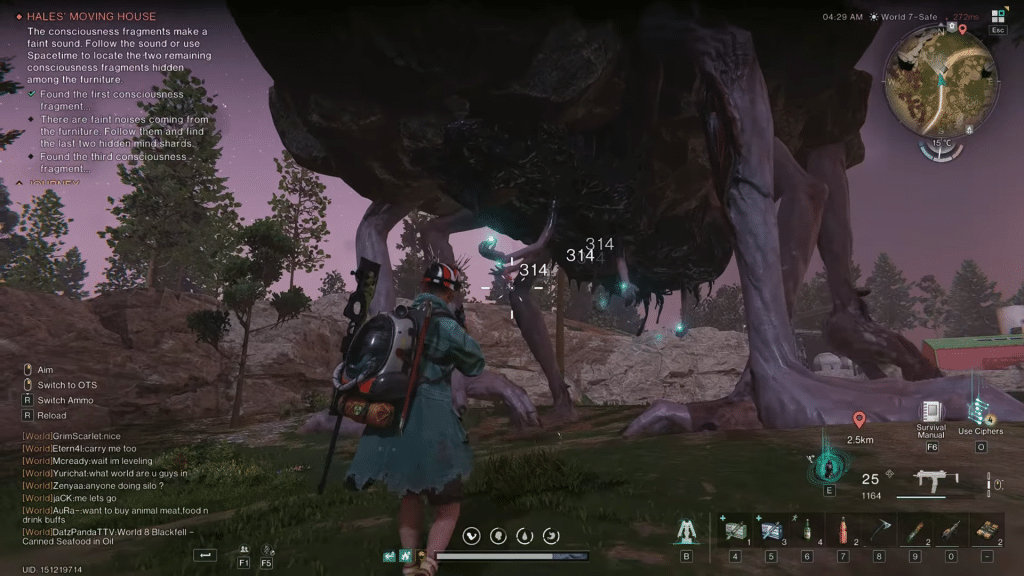Open the Survival Manual
The height and width of the screenshot is (576, 1024).
[932, 412]
